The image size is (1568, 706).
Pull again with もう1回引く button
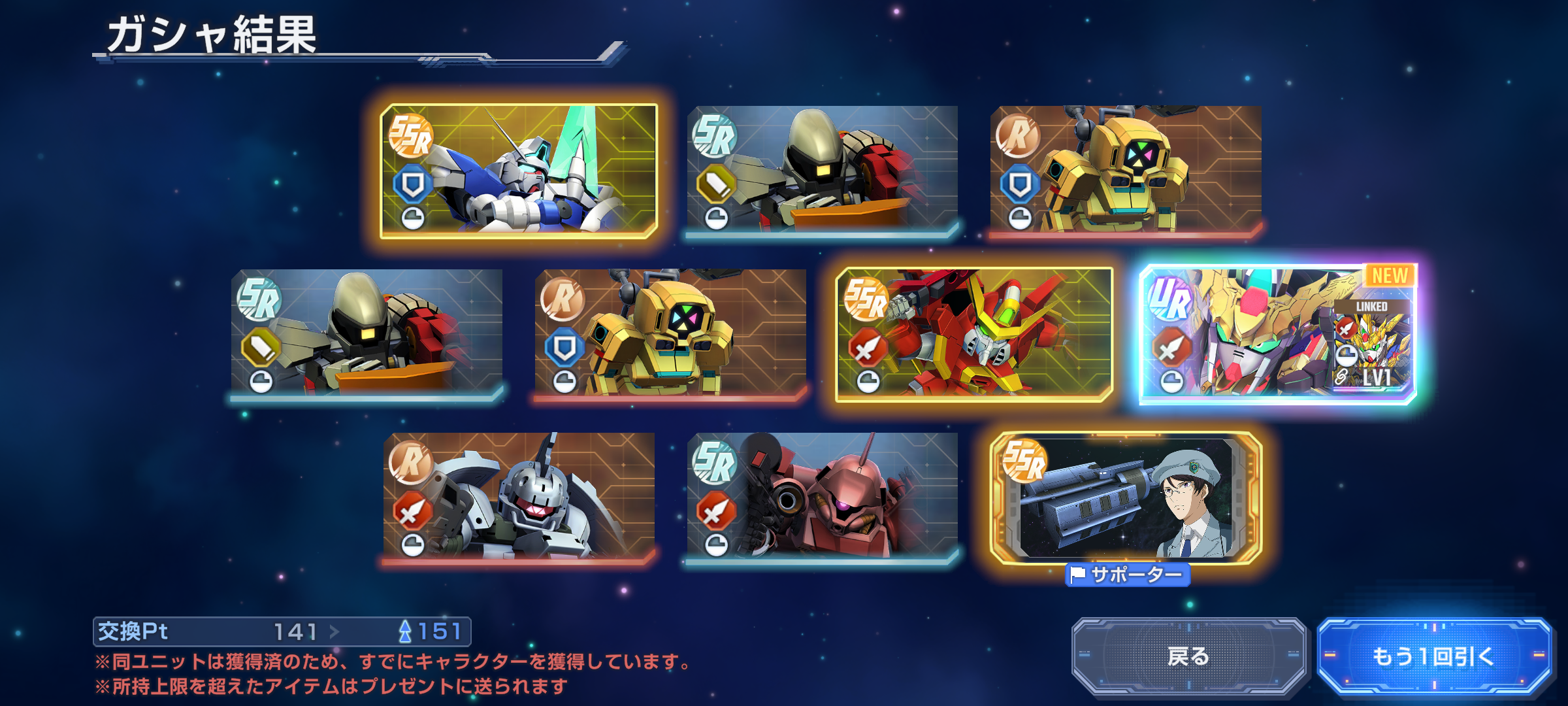coord(1433,656)
